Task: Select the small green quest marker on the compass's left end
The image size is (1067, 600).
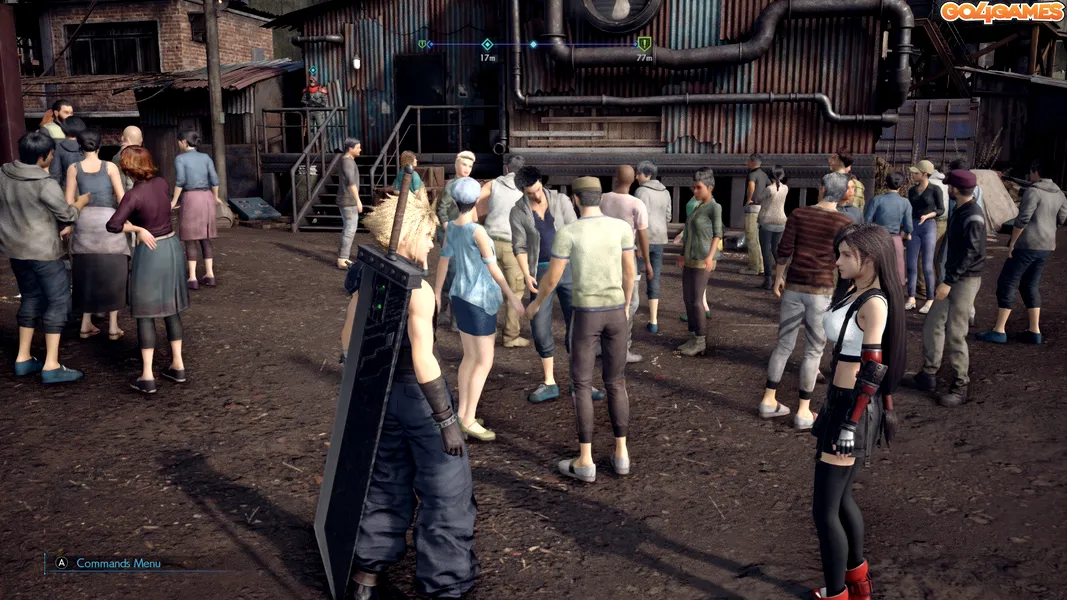Action: pyautogui.click(x=422, y=44)
